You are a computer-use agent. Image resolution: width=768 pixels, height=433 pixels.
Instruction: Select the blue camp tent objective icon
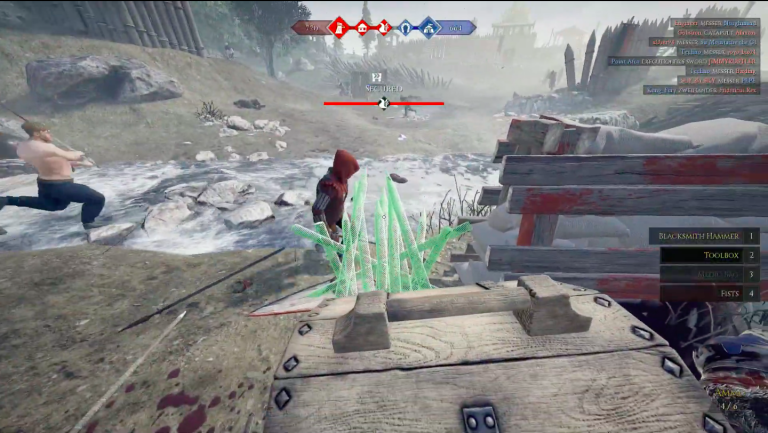(x=429, y=27)
